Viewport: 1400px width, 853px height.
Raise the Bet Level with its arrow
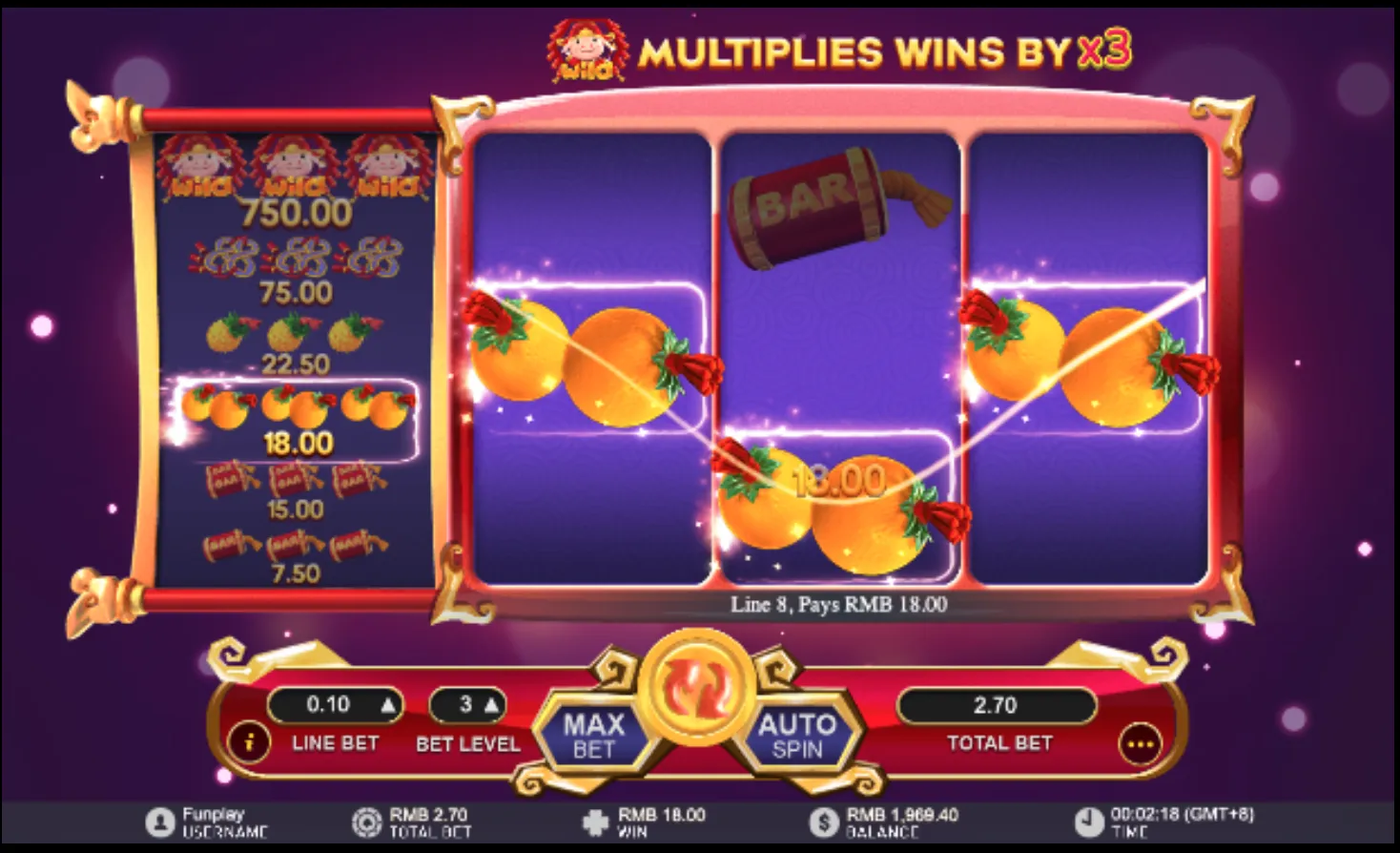point(495,706)
